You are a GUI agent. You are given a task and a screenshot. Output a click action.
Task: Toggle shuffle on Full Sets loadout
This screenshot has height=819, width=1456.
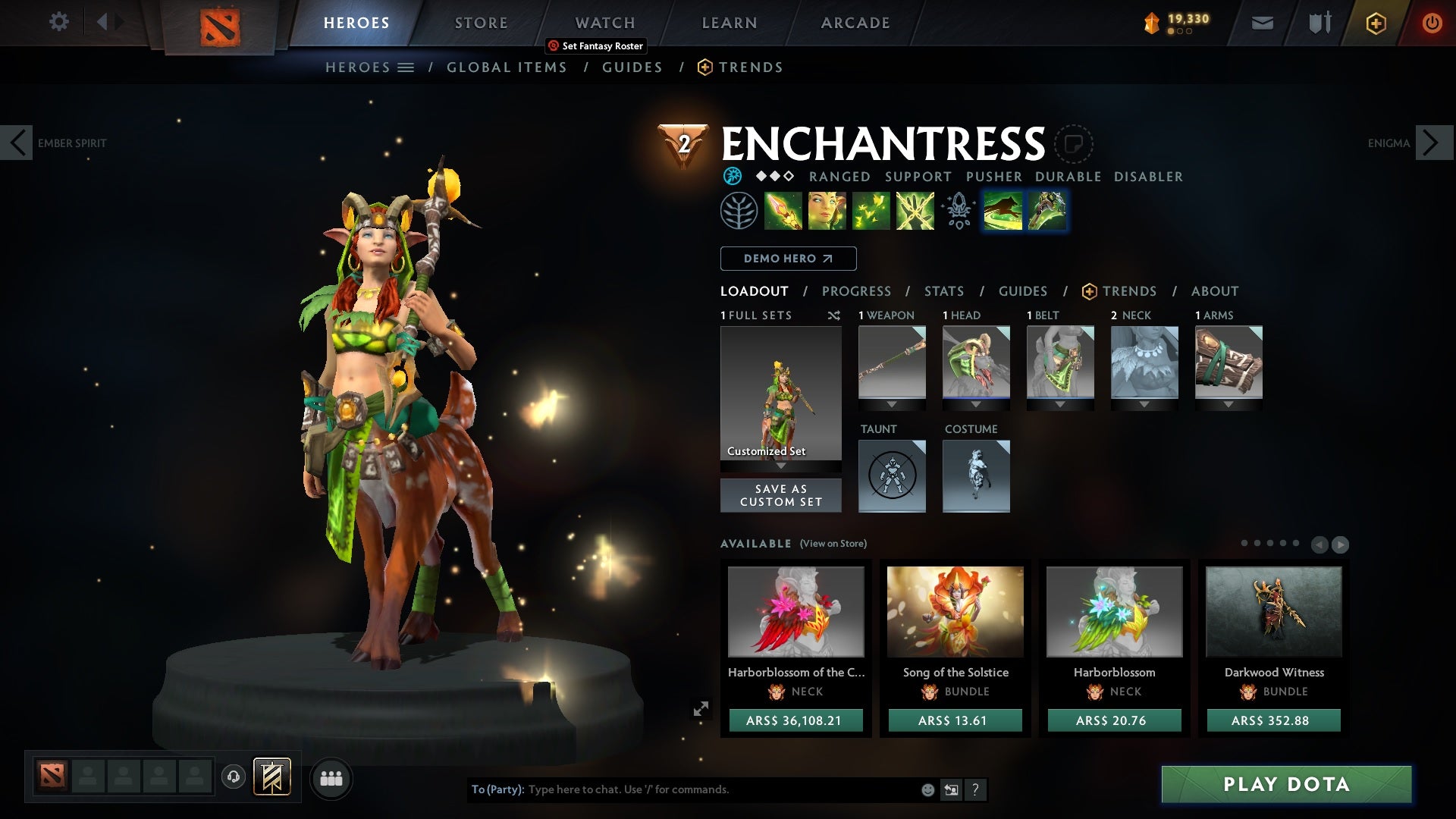(833, 315)
